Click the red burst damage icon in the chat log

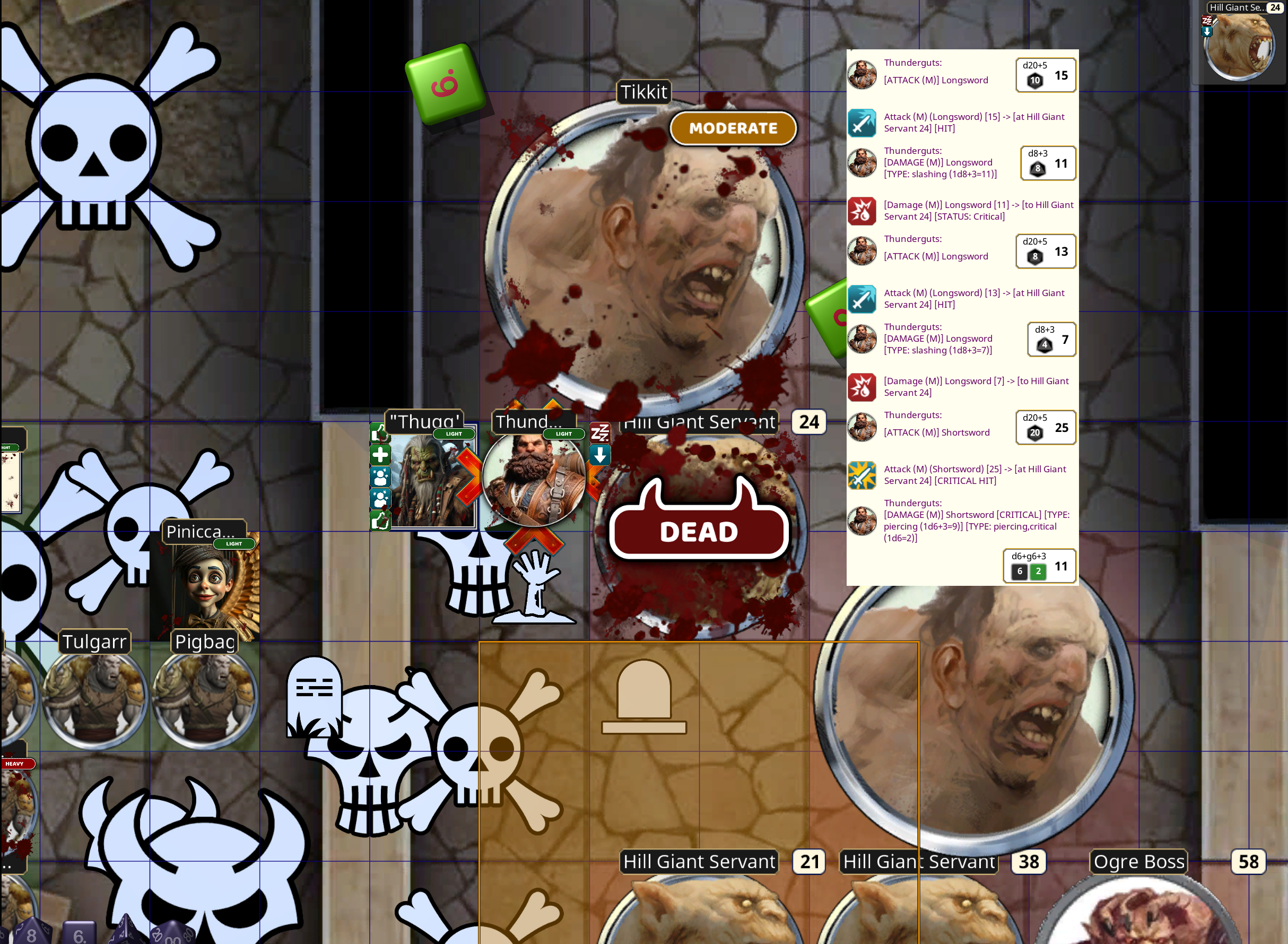click(x=863, y=211)
